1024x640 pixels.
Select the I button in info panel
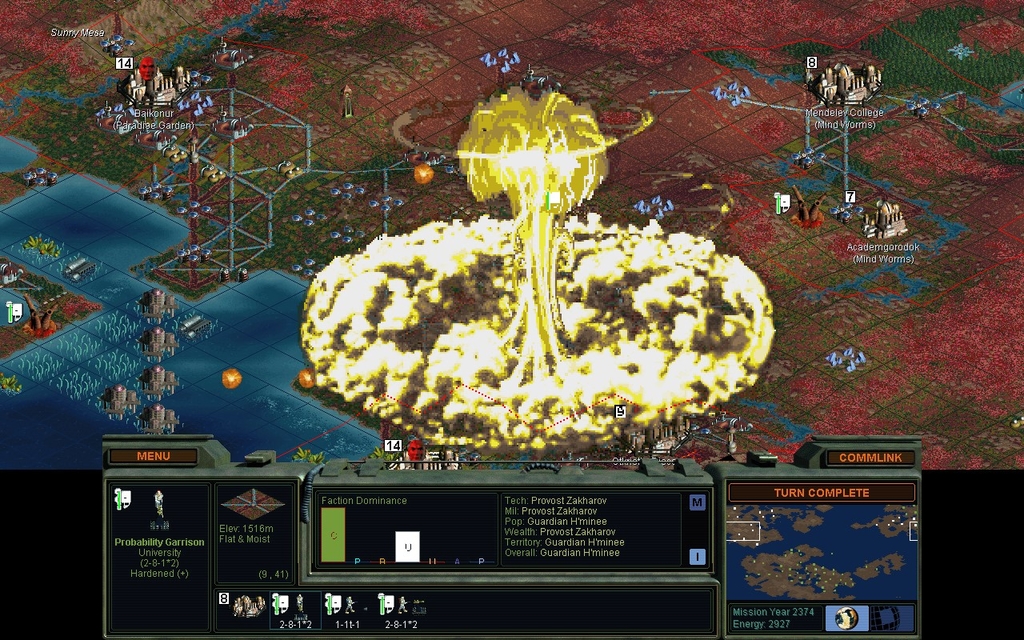pos(697,556)
